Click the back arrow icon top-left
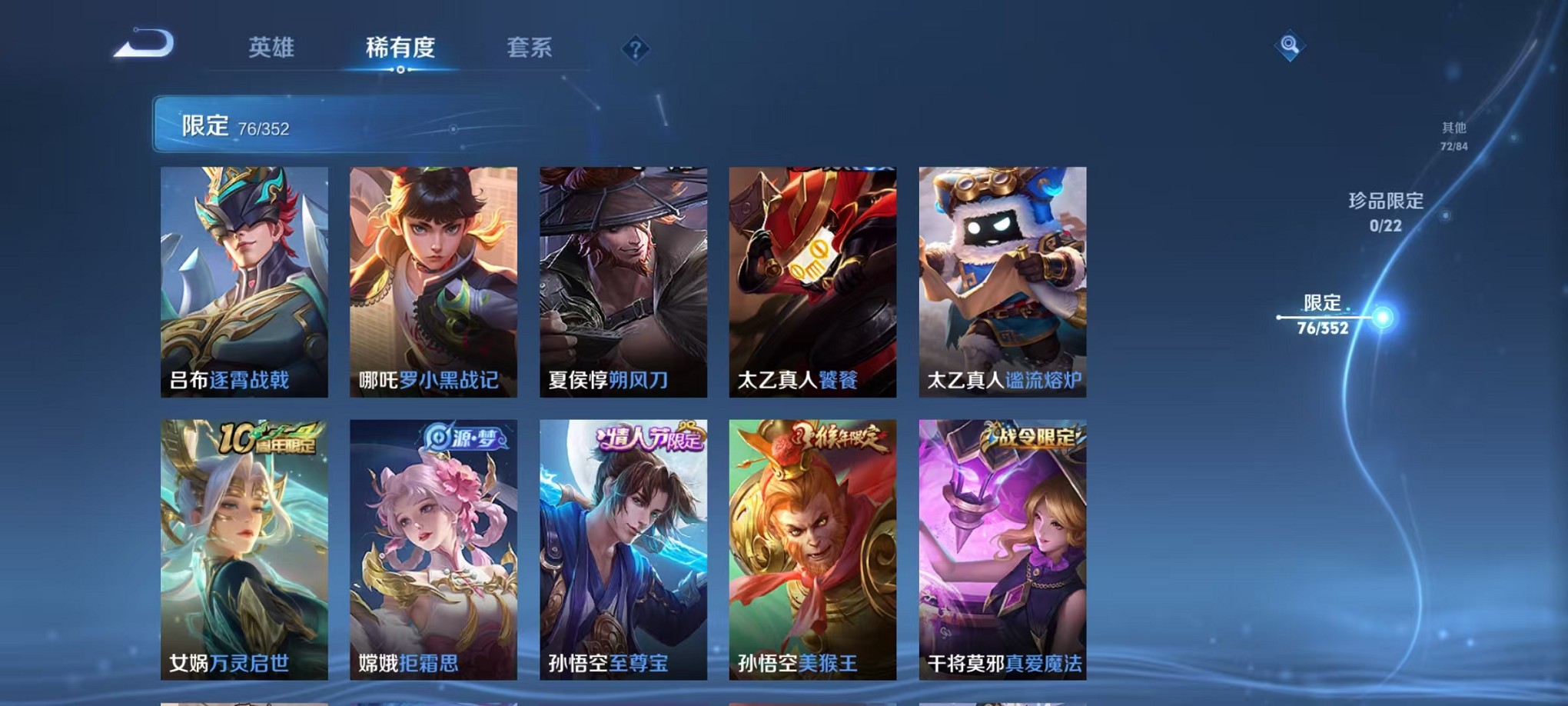Image resolution: width=1568 pixels, height=706 pixels. pos(142,46)
